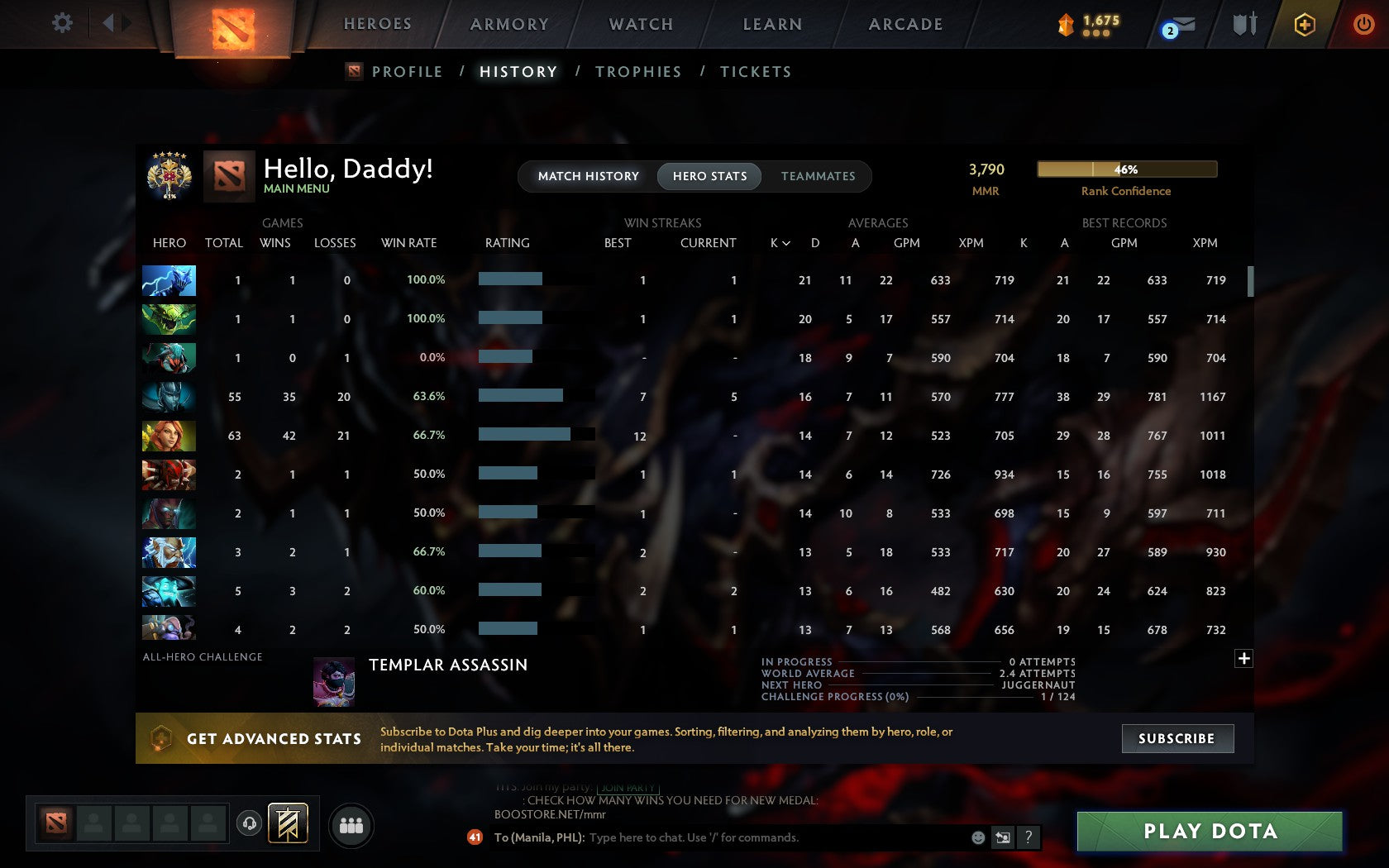Click the quest scroll icon beside party slots

tap(287, 823)
